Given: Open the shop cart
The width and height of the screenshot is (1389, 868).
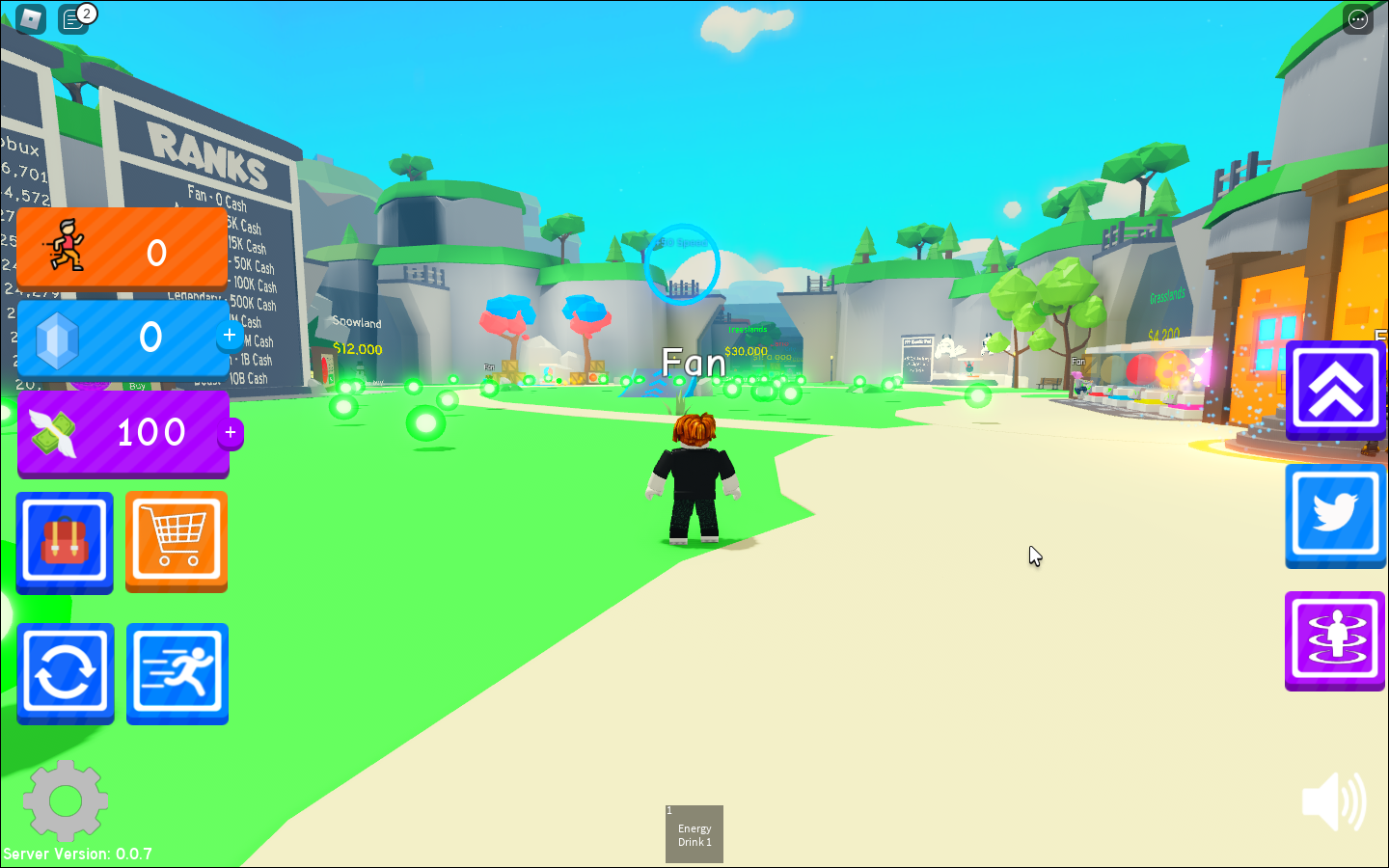Looking at the screenshot, I should pos(176,541).
